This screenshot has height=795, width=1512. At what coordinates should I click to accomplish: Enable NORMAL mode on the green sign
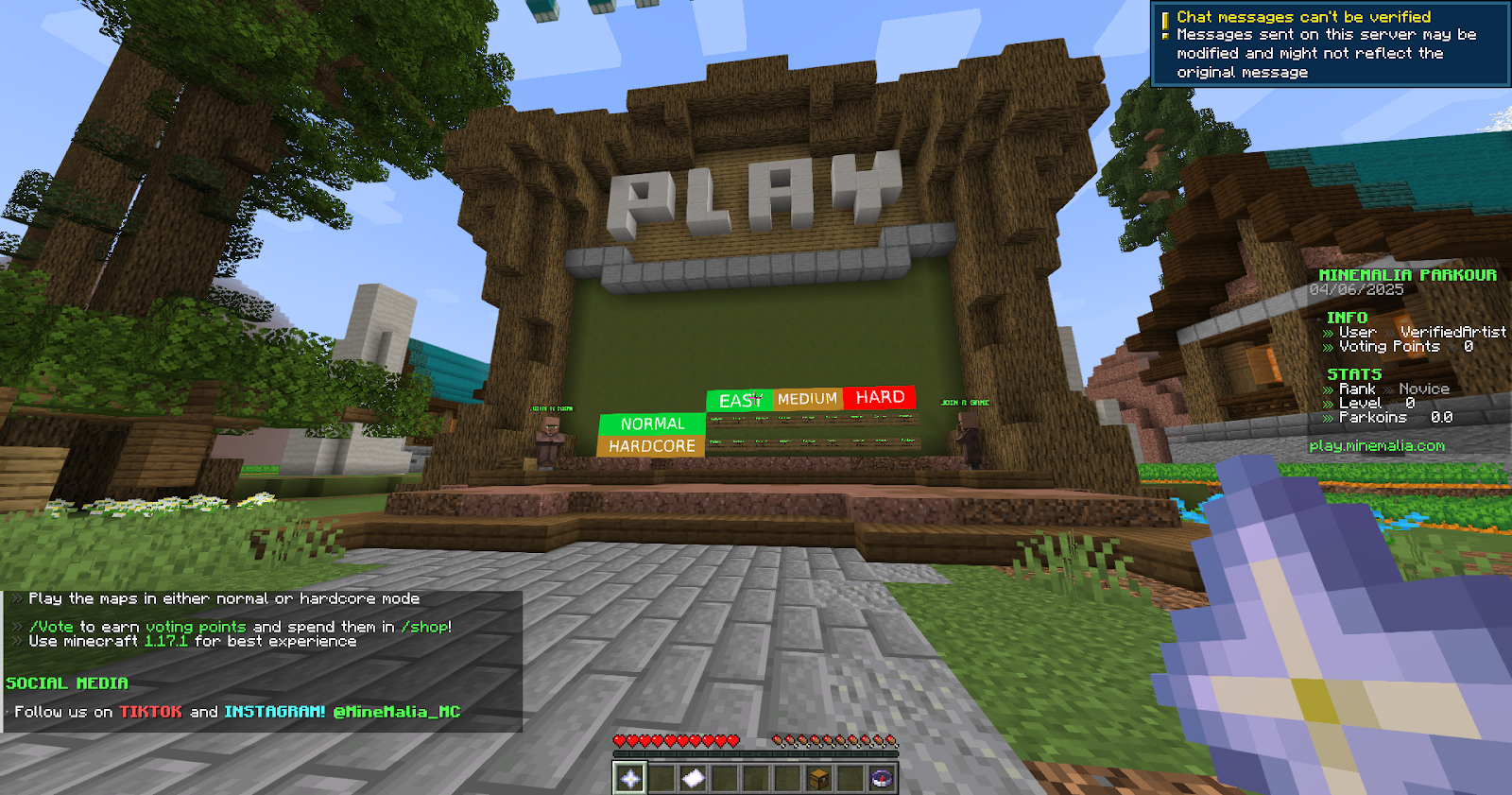click(x=651, y=423)
